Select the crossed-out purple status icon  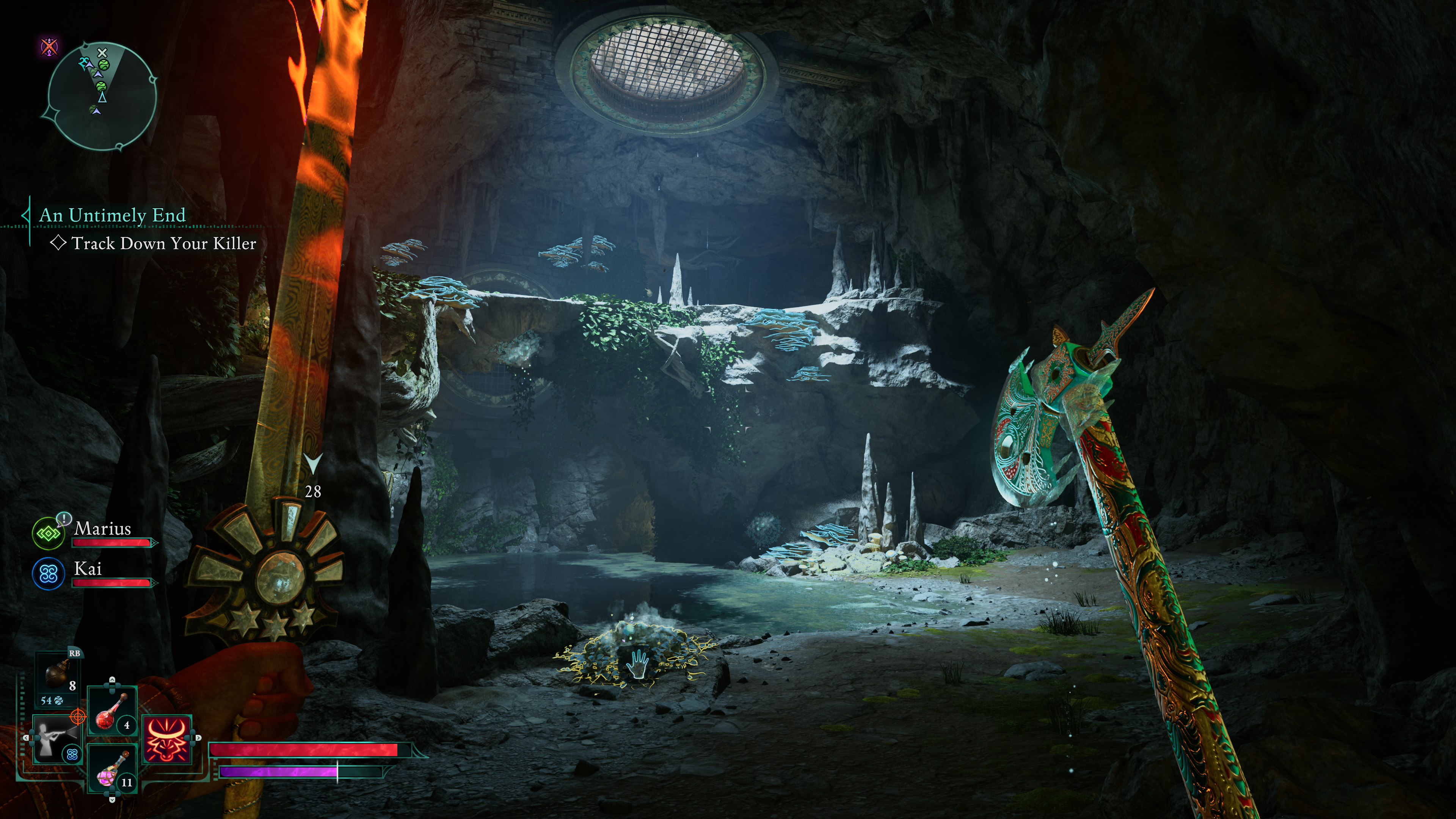pyautogui.click(x=50, y=46)
